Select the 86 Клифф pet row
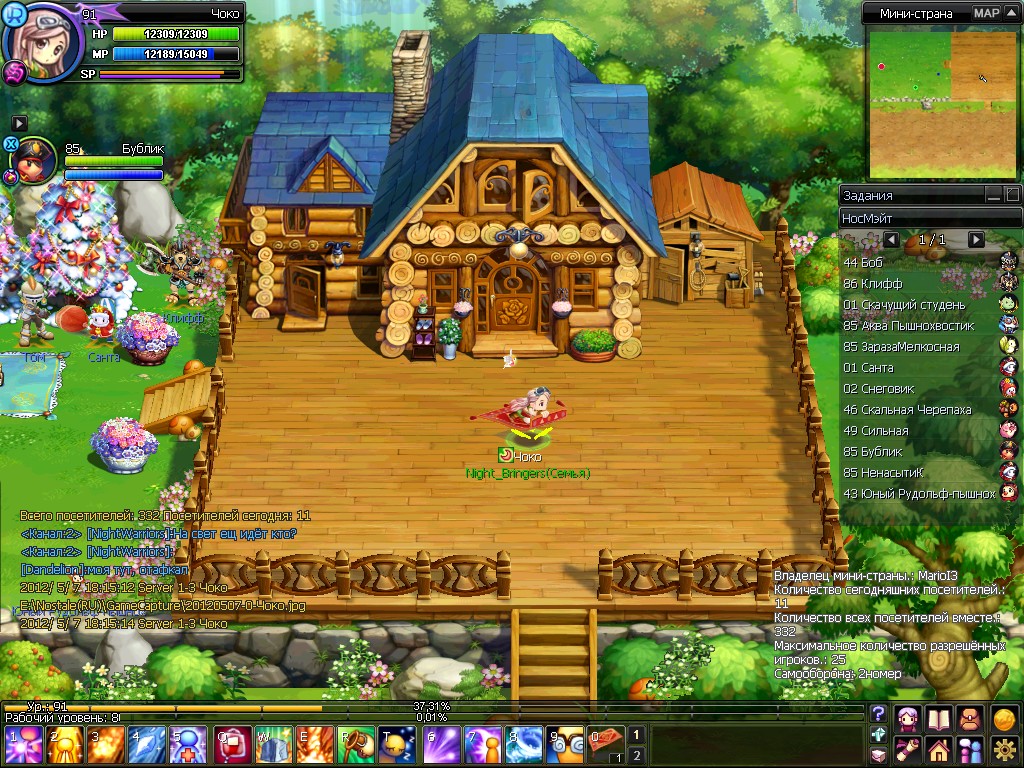 pyautogui.click(x=873, y=283)
